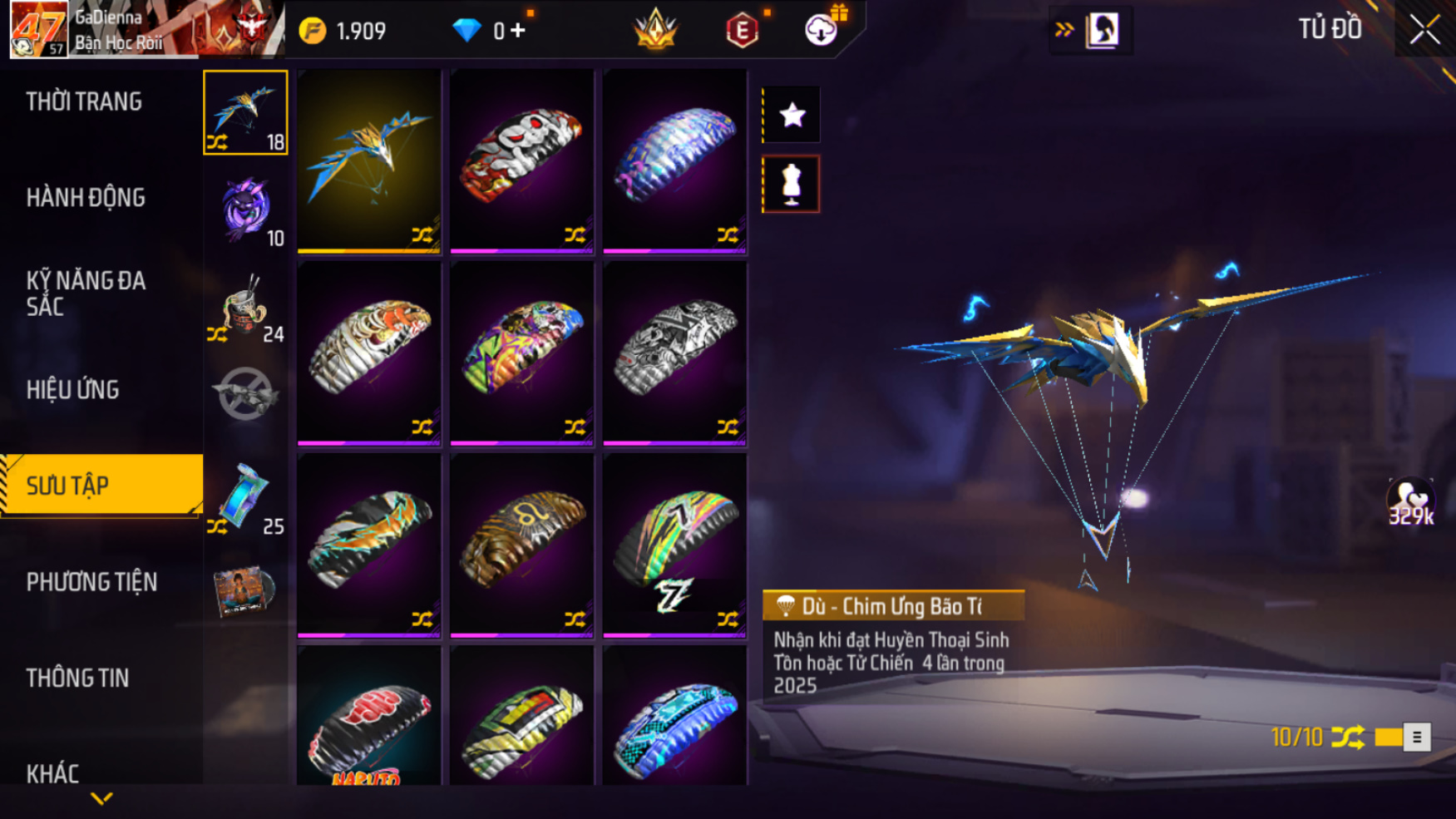This screenshot has height=819, width=1456.
Task: Show favorites with the star button
Action: 792,115
